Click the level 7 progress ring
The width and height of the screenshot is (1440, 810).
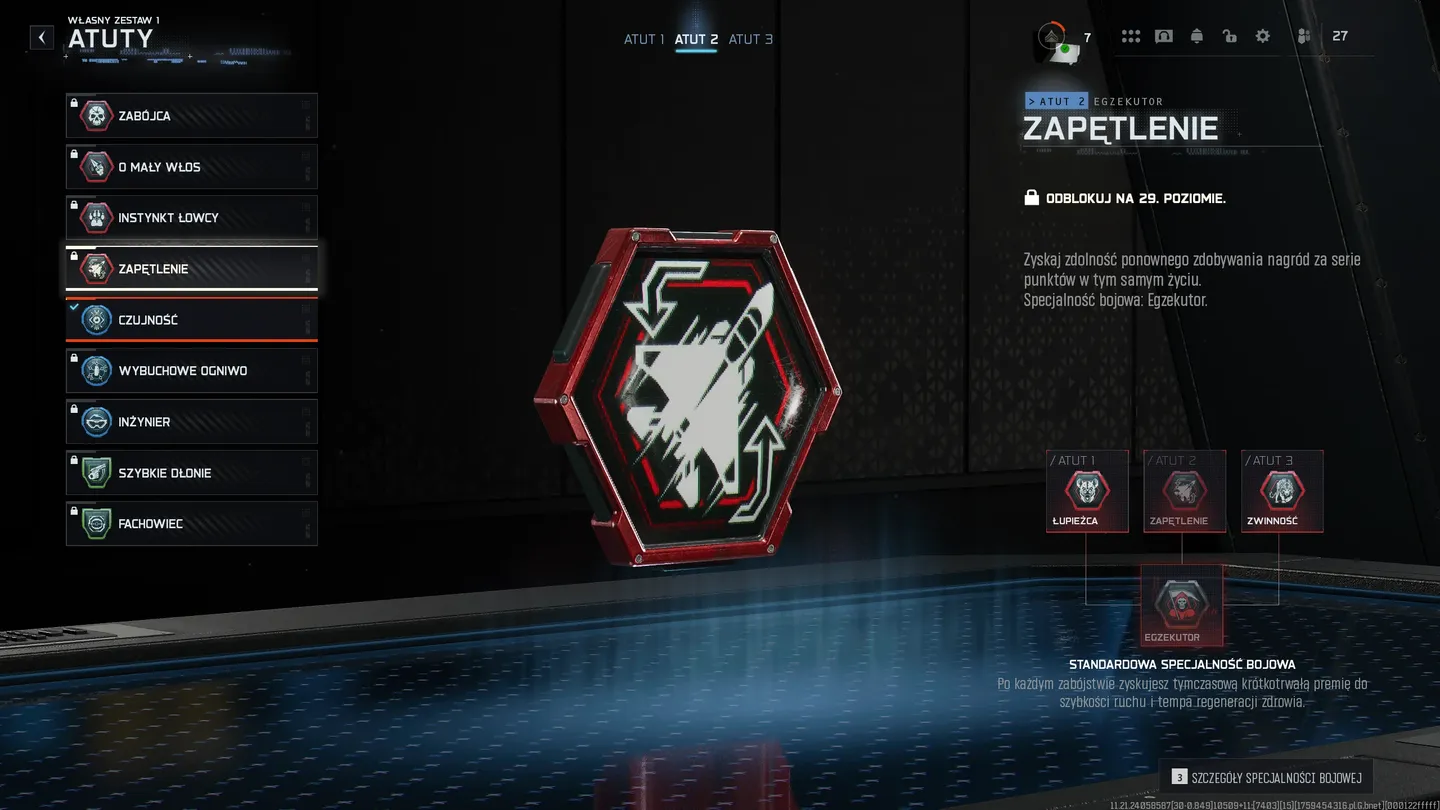coord(1052,33)
